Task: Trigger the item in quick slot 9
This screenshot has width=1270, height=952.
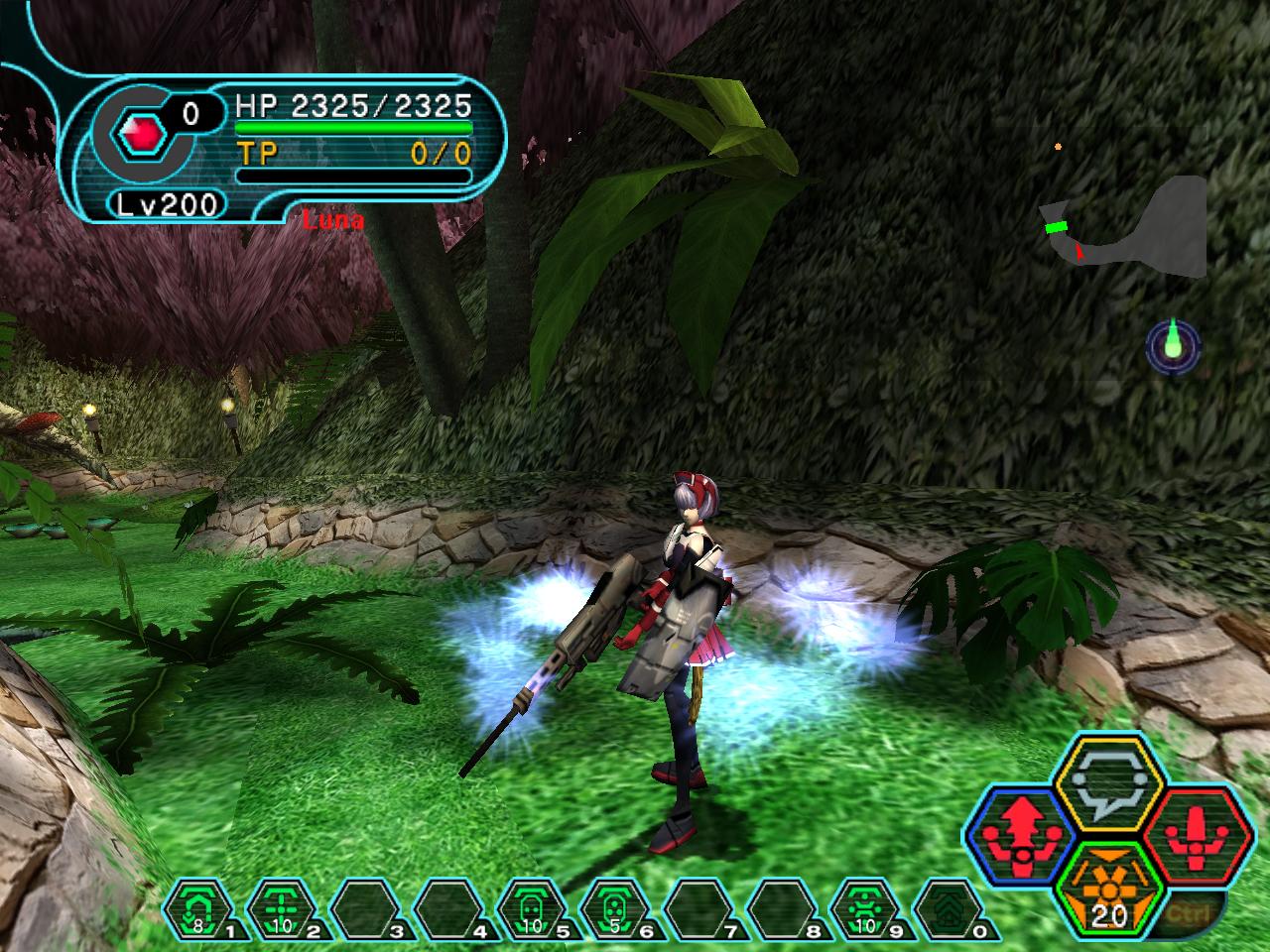Action: pyautogui.click(x=866, y=908)
